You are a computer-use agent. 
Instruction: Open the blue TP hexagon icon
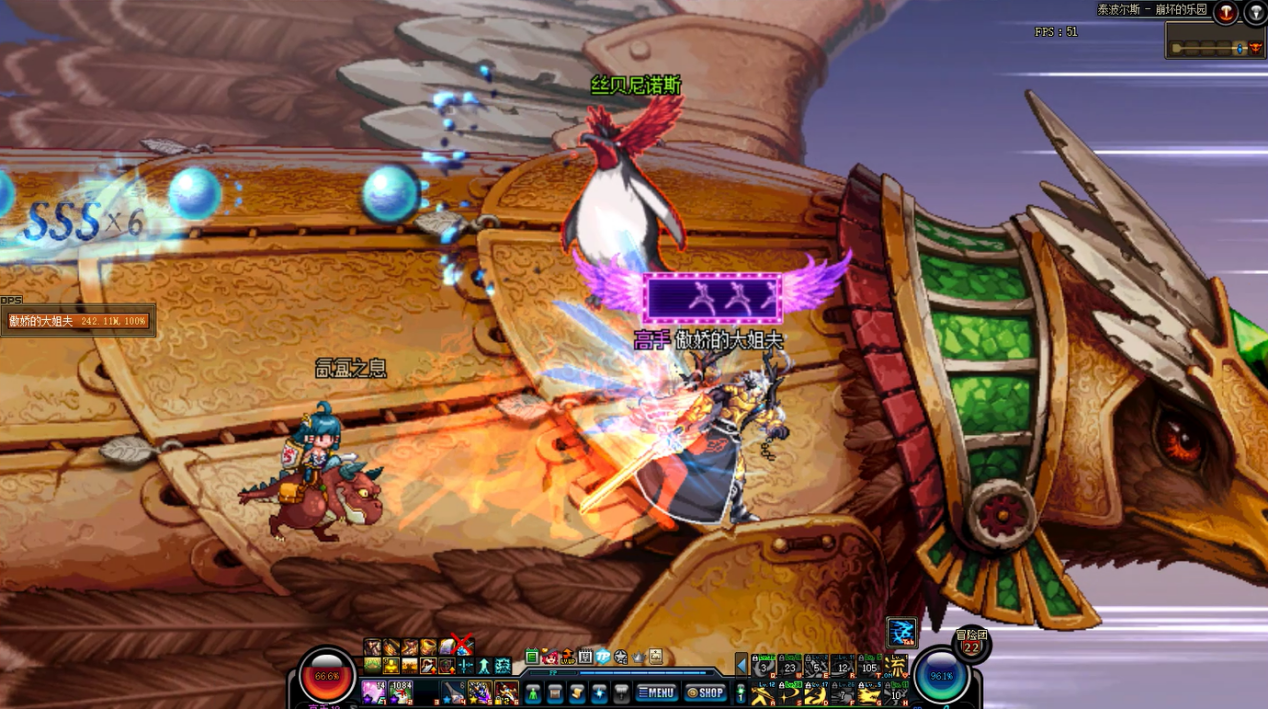click(602, 657)
